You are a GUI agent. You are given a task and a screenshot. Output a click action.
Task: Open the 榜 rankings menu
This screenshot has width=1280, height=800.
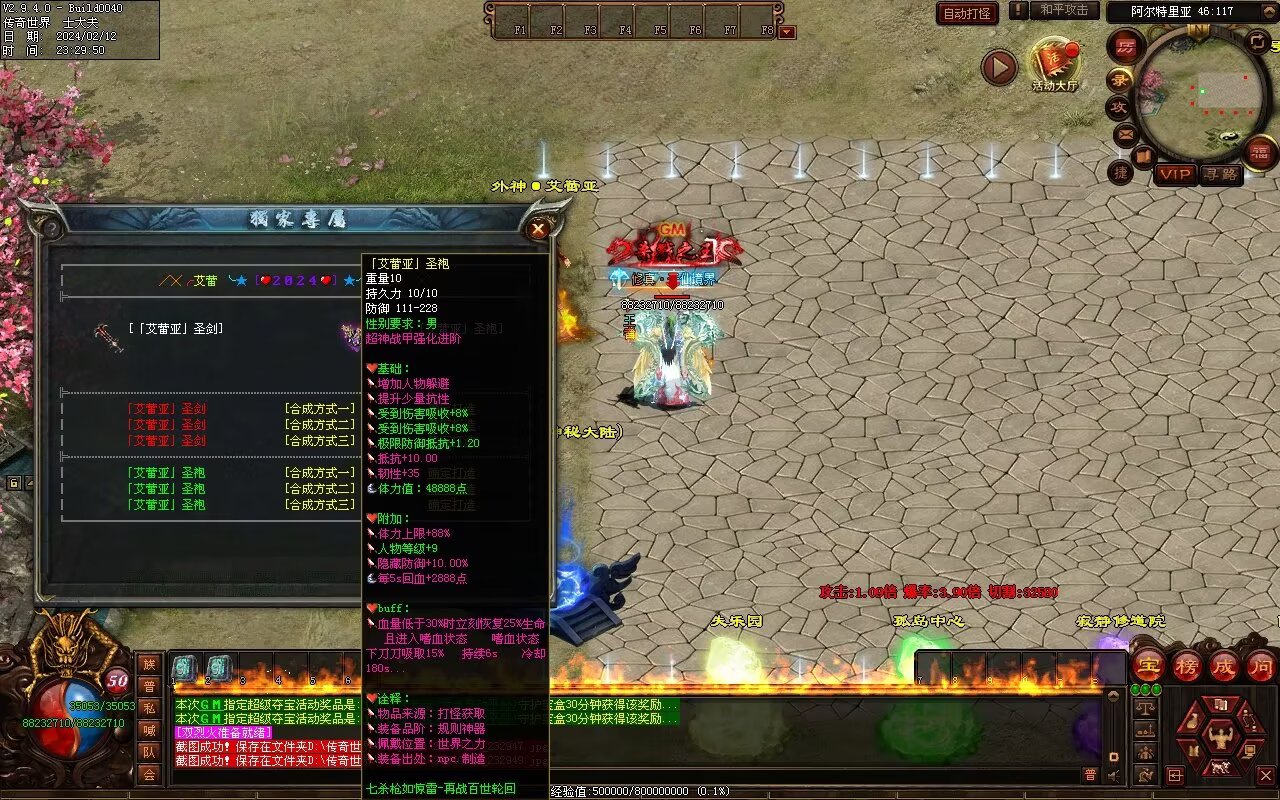click(x=1187, y=666)
